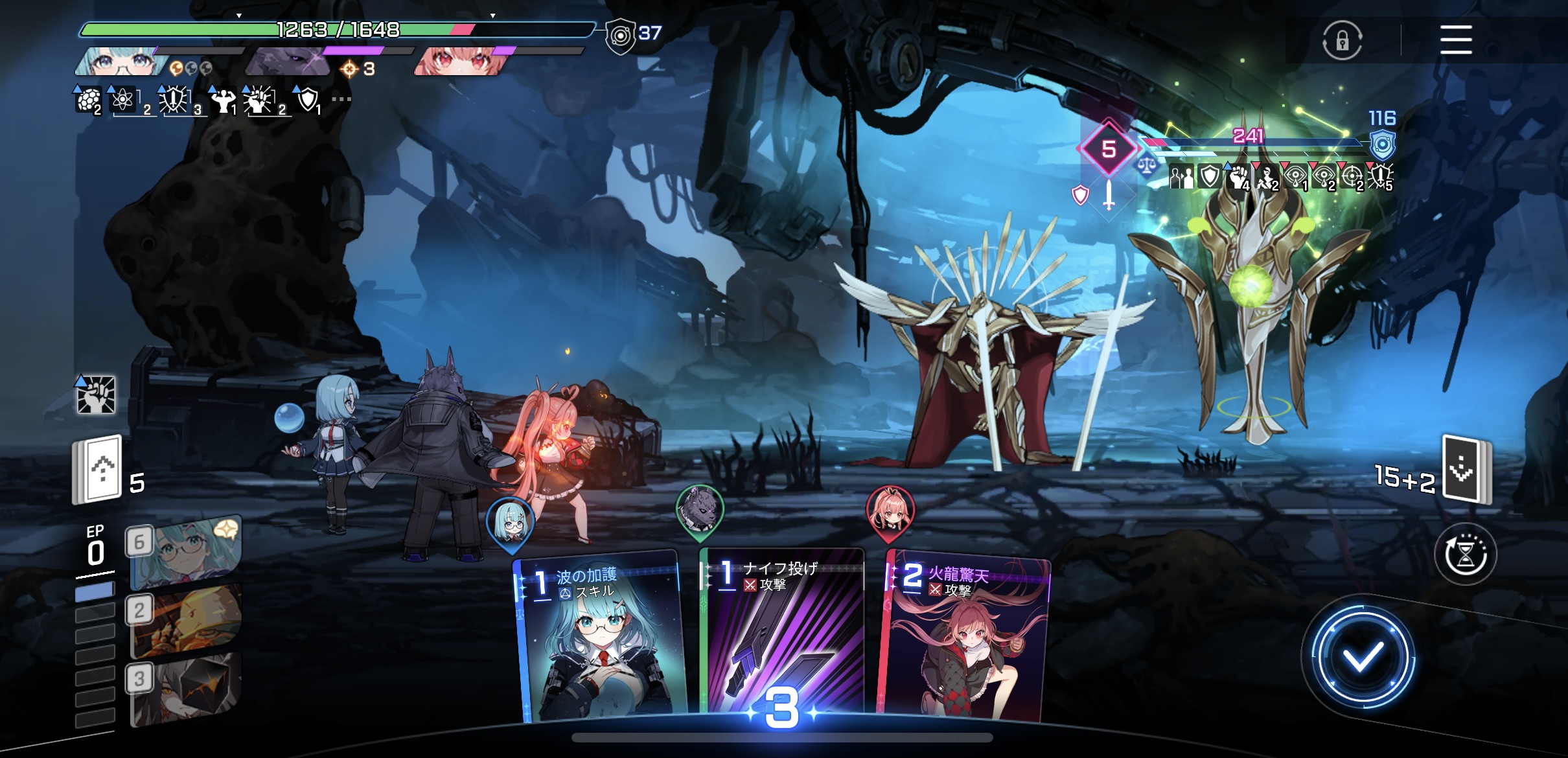Open the hamburger menu
This screenshot has width=1568, height=758.
(x=1456, y=40)
